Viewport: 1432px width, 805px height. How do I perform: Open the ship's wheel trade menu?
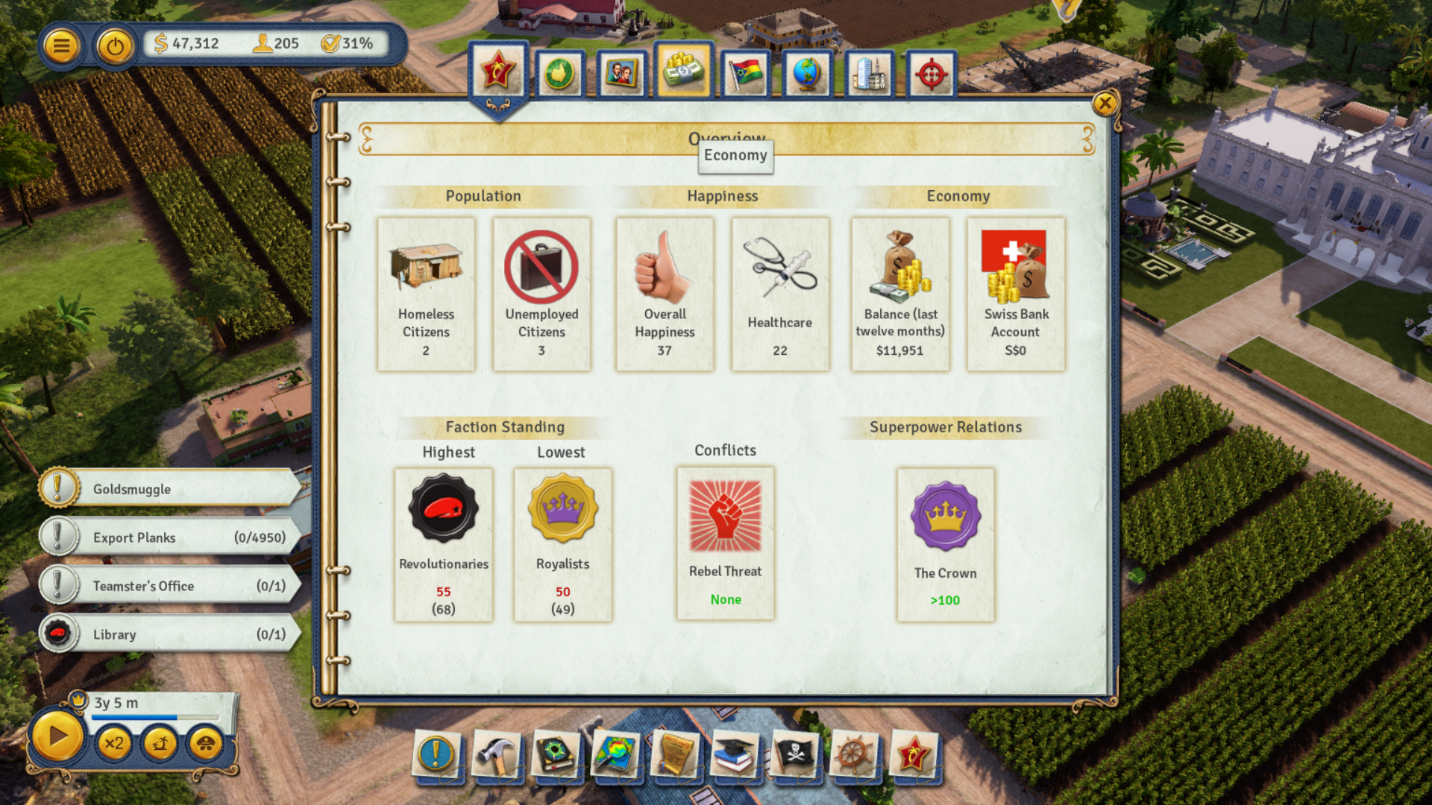(x=854, y=755)
